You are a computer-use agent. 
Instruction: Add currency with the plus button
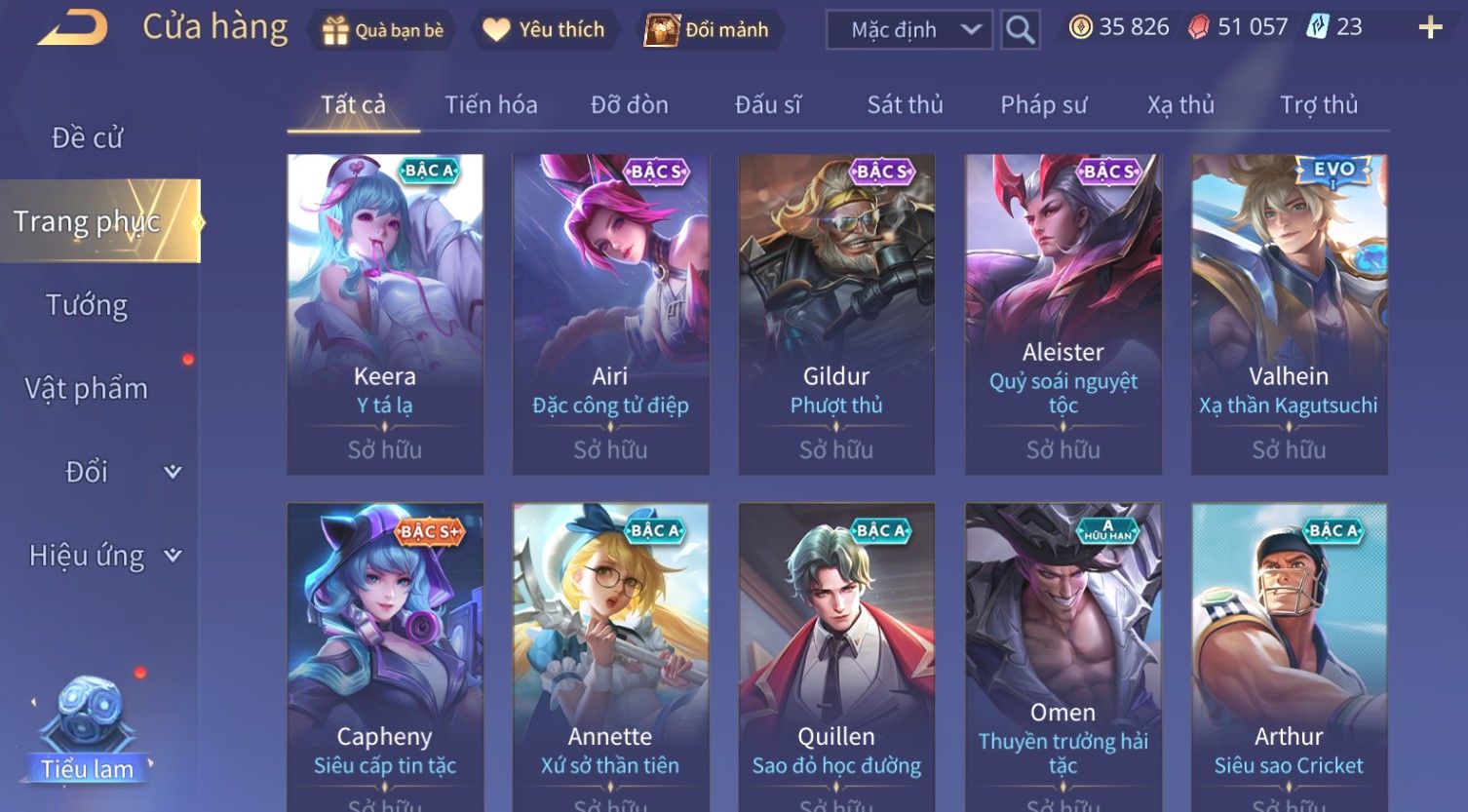1430,27
